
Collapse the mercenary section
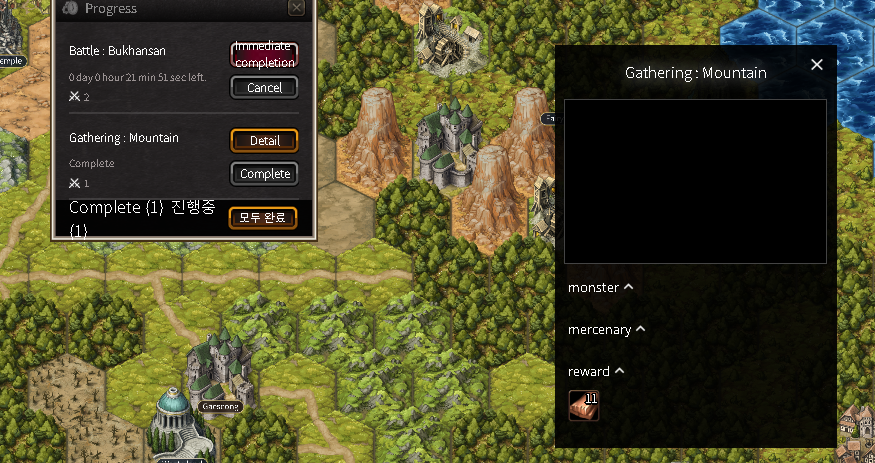[x=640, y=329]
